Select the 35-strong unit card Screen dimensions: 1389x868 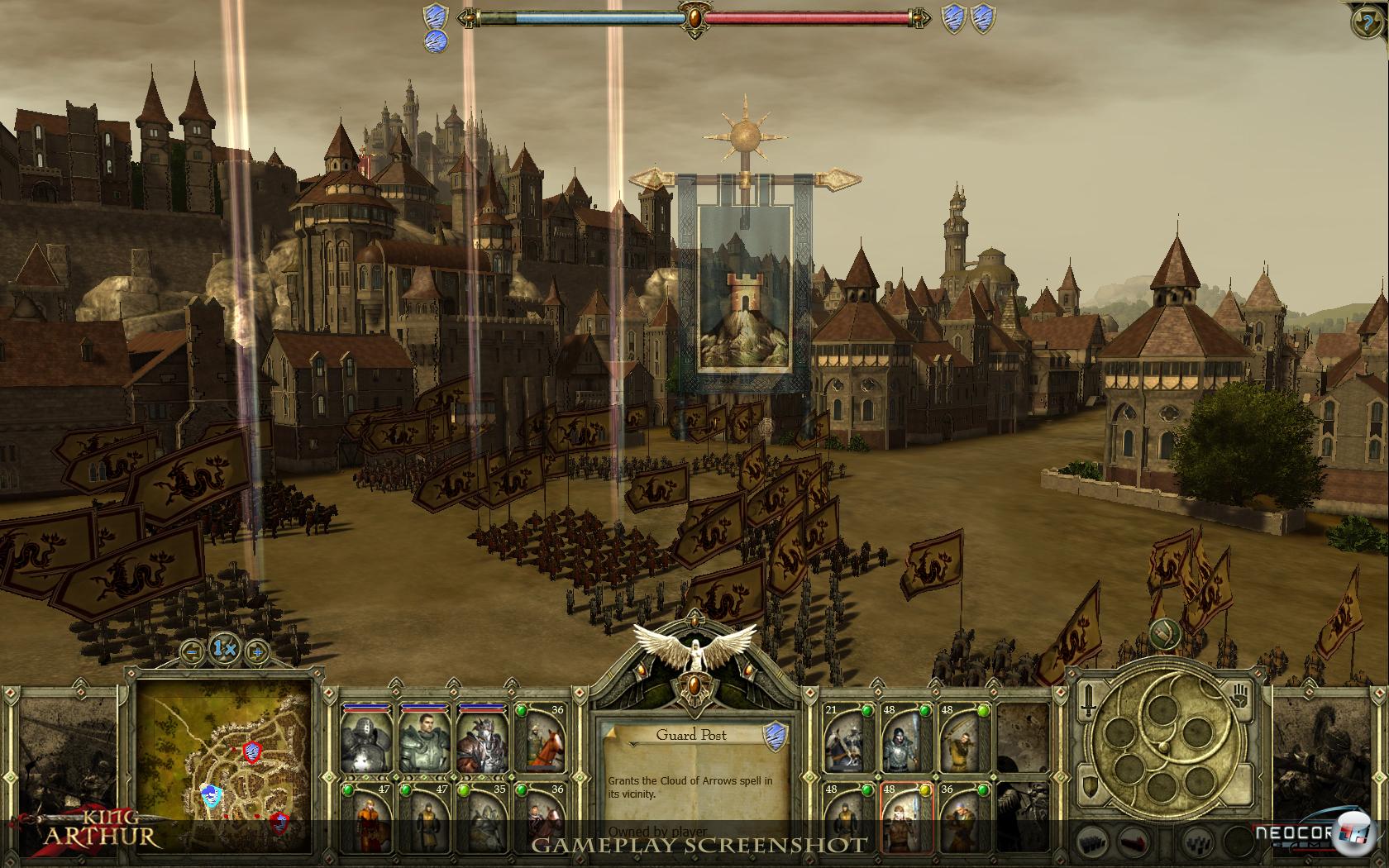[481, 818]
